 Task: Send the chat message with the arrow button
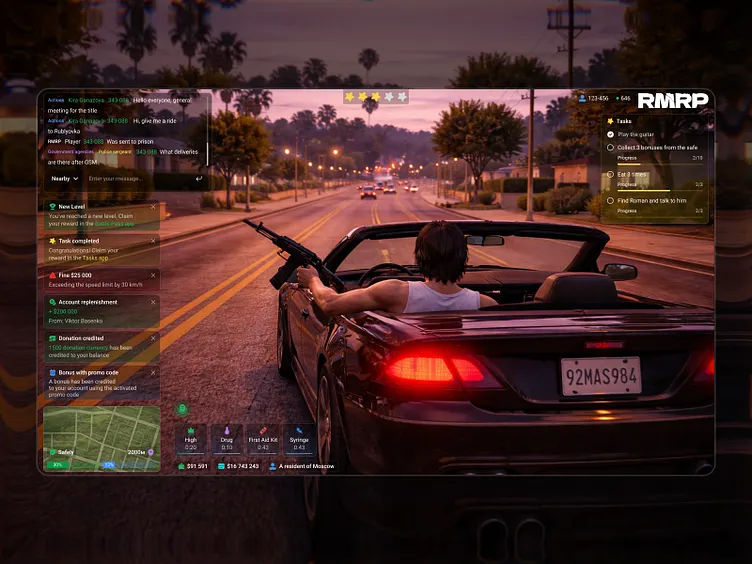tap(199, 179)
